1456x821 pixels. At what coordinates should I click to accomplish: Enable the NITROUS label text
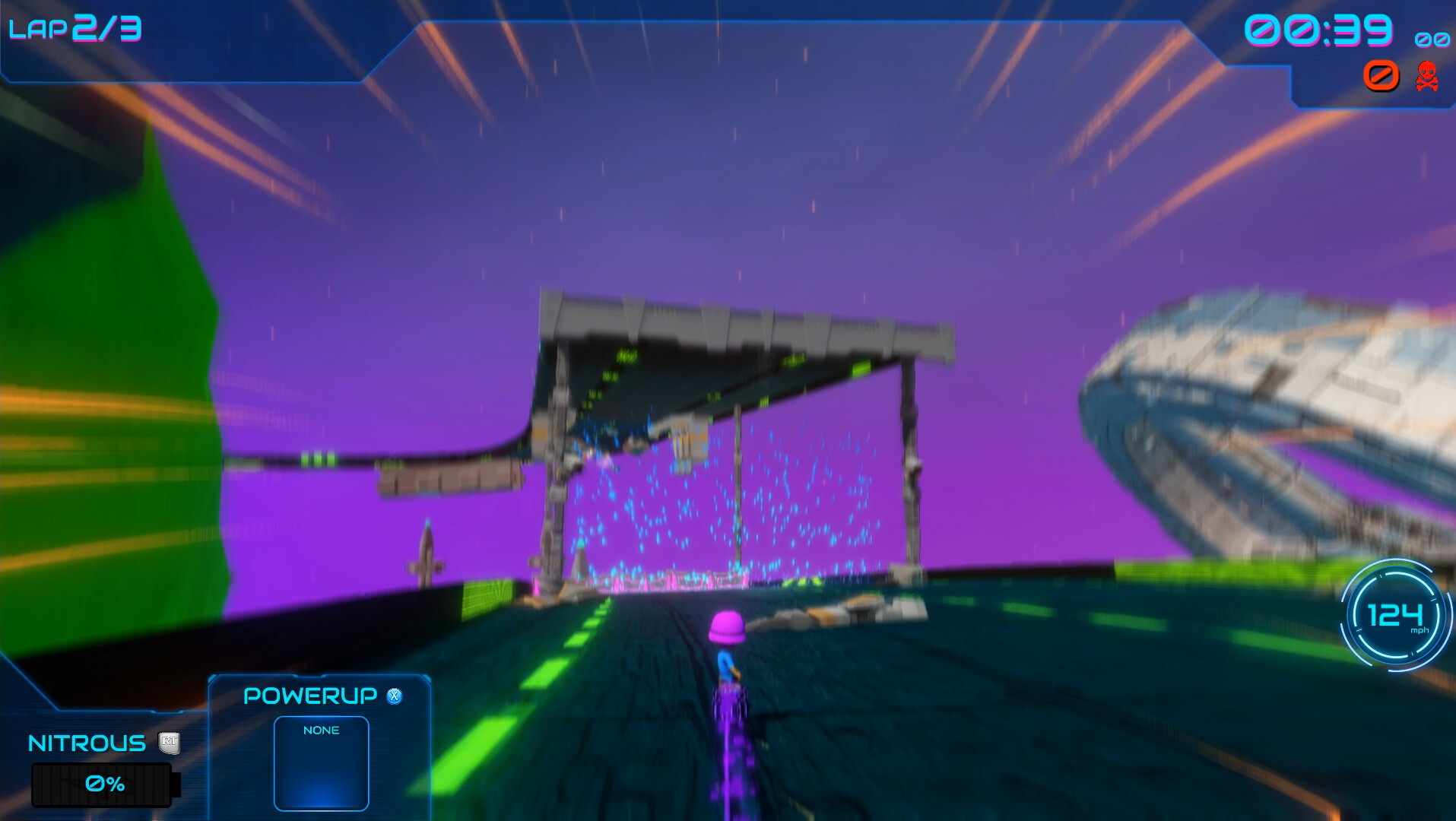tap(86, 743)
